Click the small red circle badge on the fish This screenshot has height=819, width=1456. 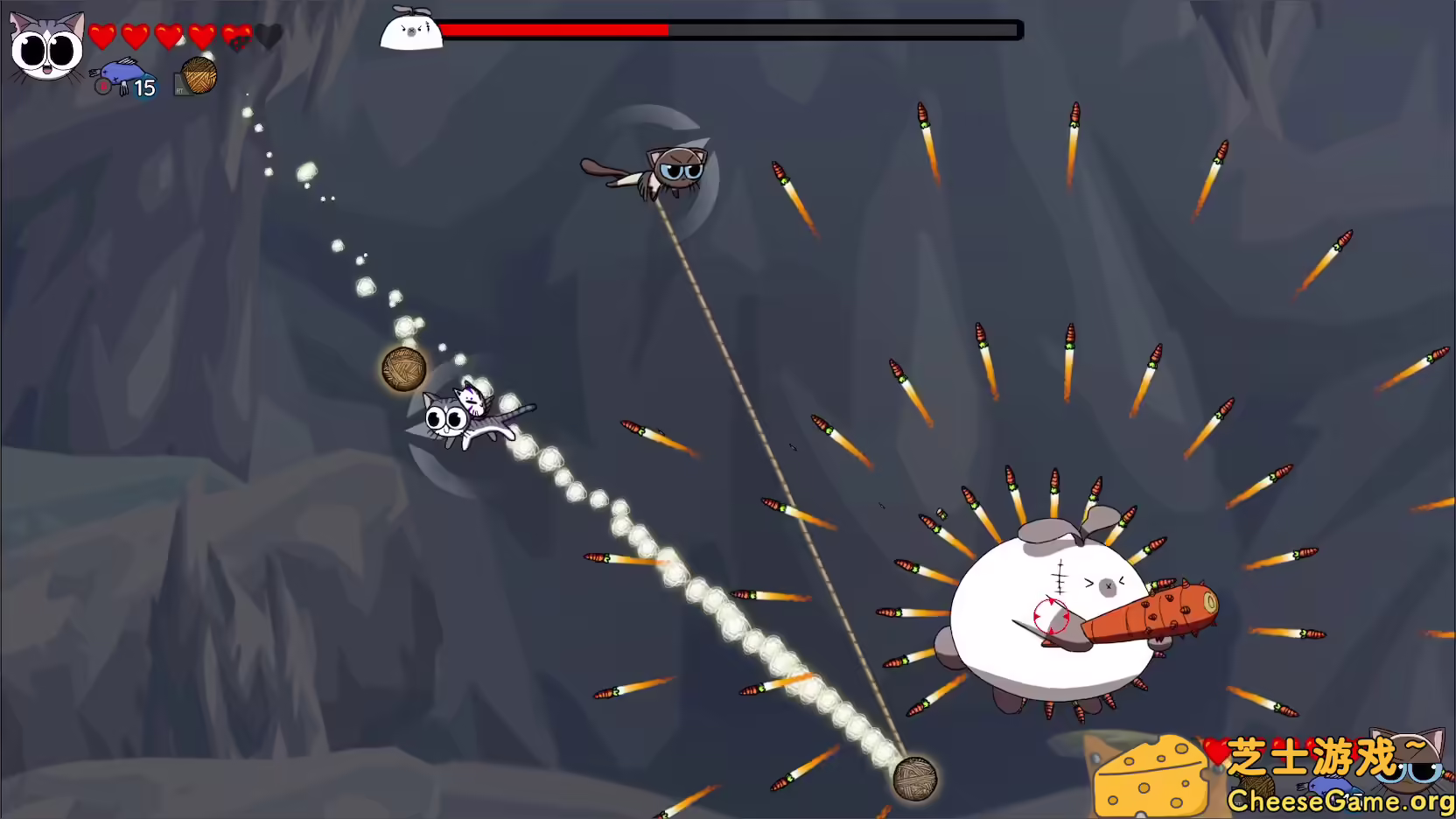coord(103,87)
